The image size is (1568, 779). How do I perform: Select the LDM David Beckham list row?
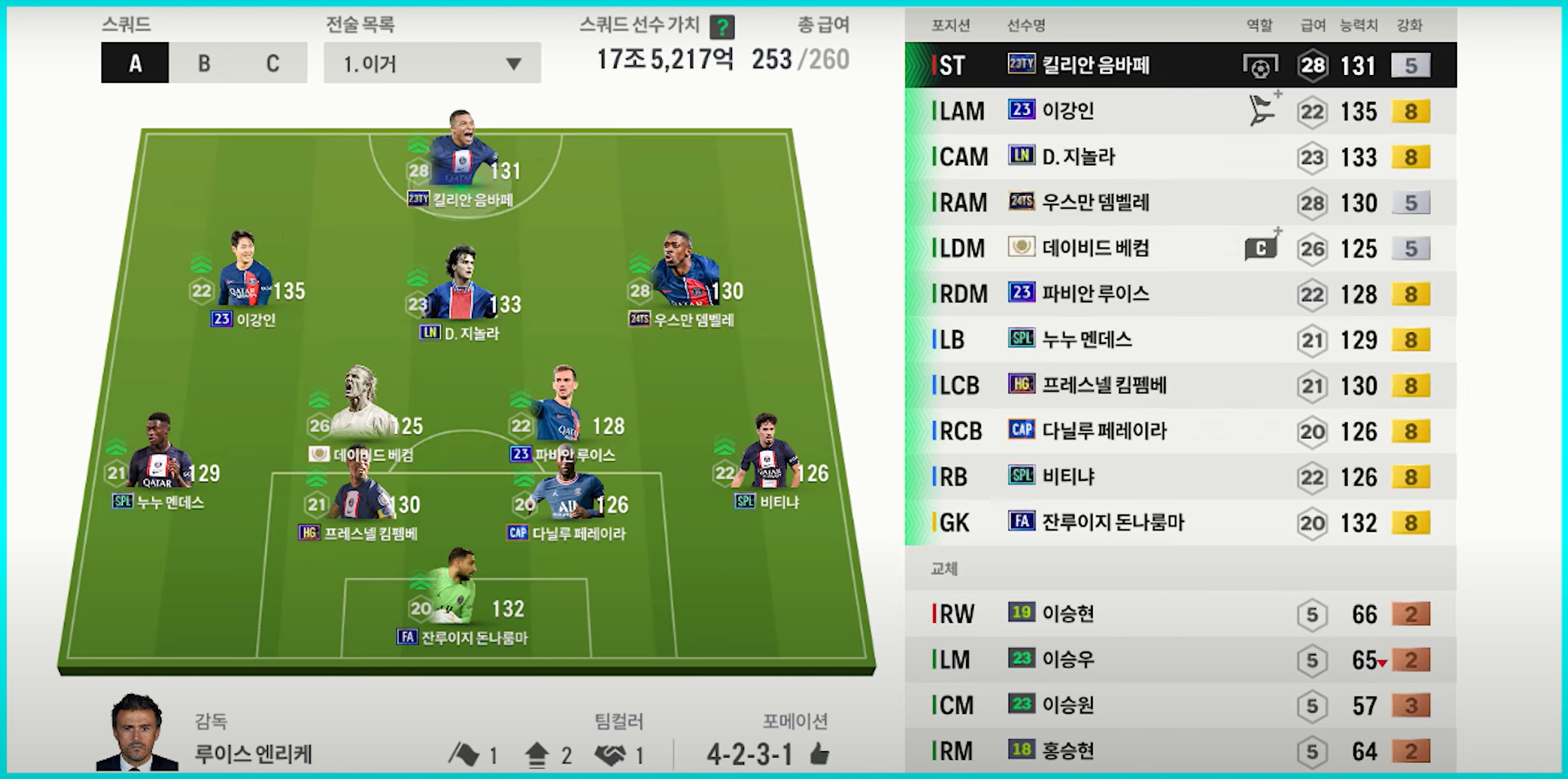(1179, 248)
